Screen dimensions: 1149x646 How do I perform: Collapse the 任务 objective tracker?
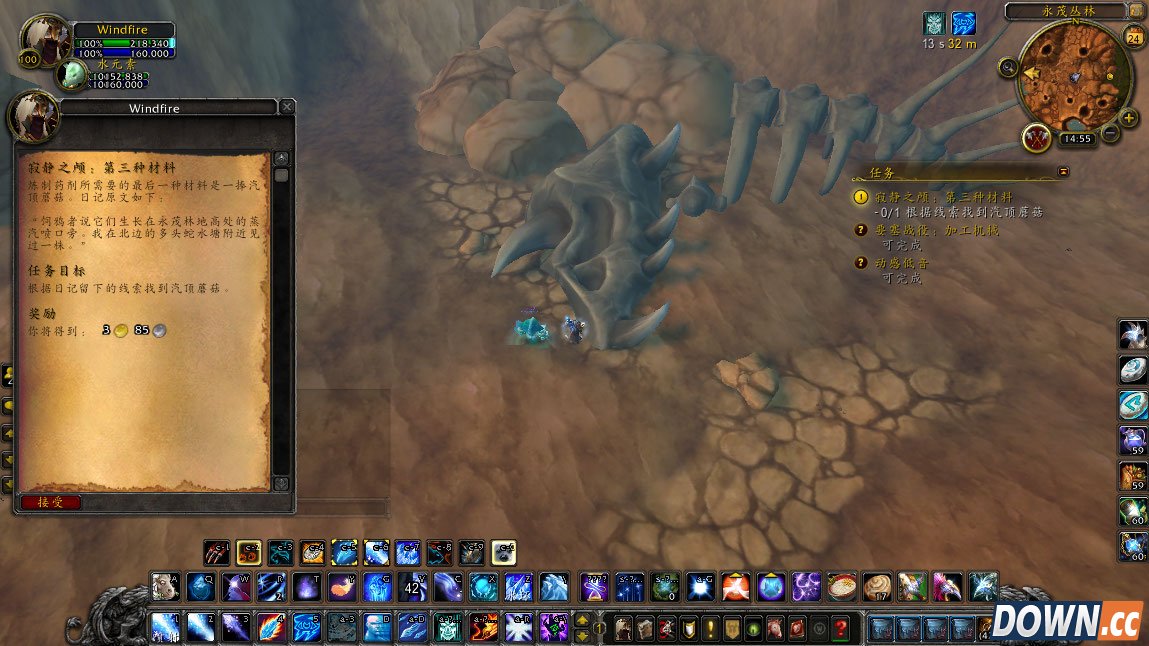point(1063,172)
